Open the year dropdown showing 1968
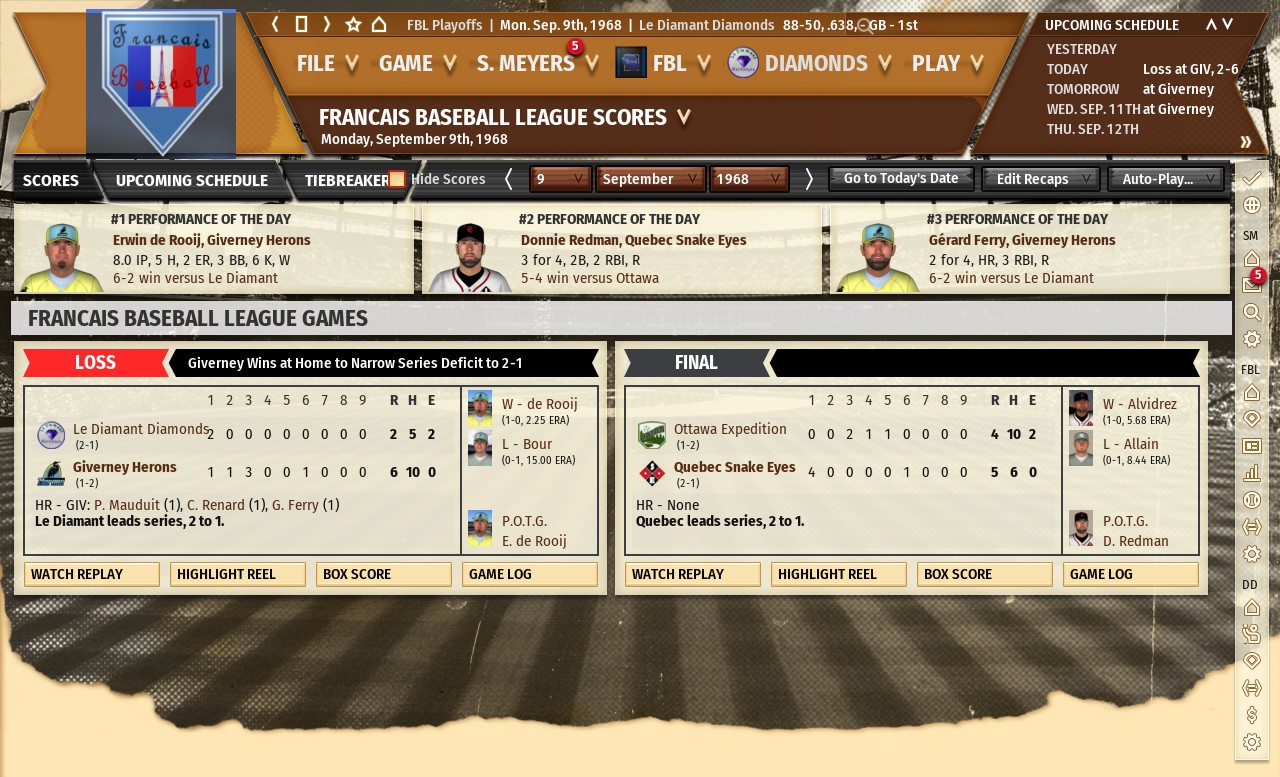Screen dimensions: 1280x777 point(748,179)
